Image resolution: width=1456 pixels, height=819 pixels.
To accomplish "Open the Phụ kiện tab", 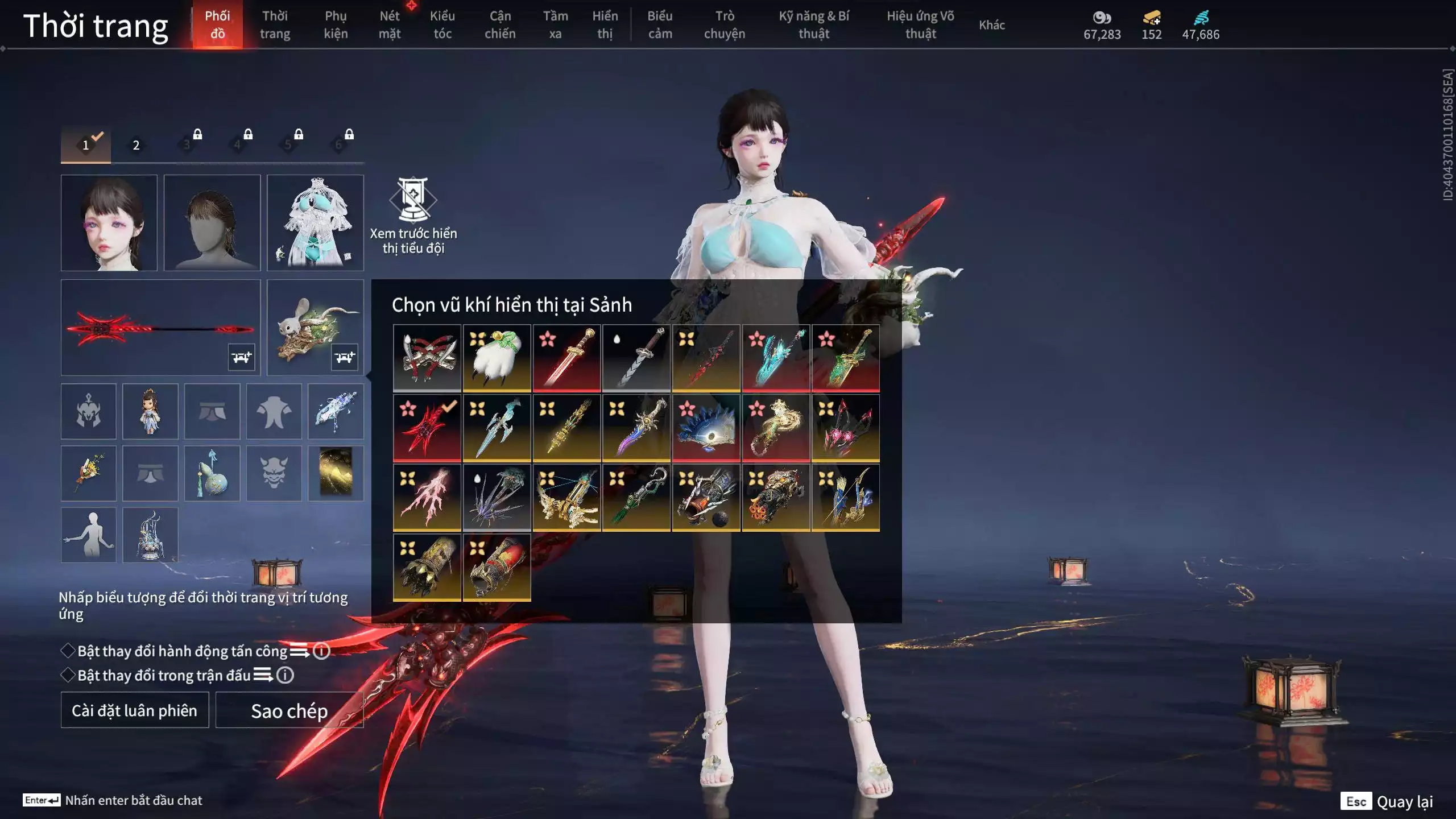I will (336, 24).
